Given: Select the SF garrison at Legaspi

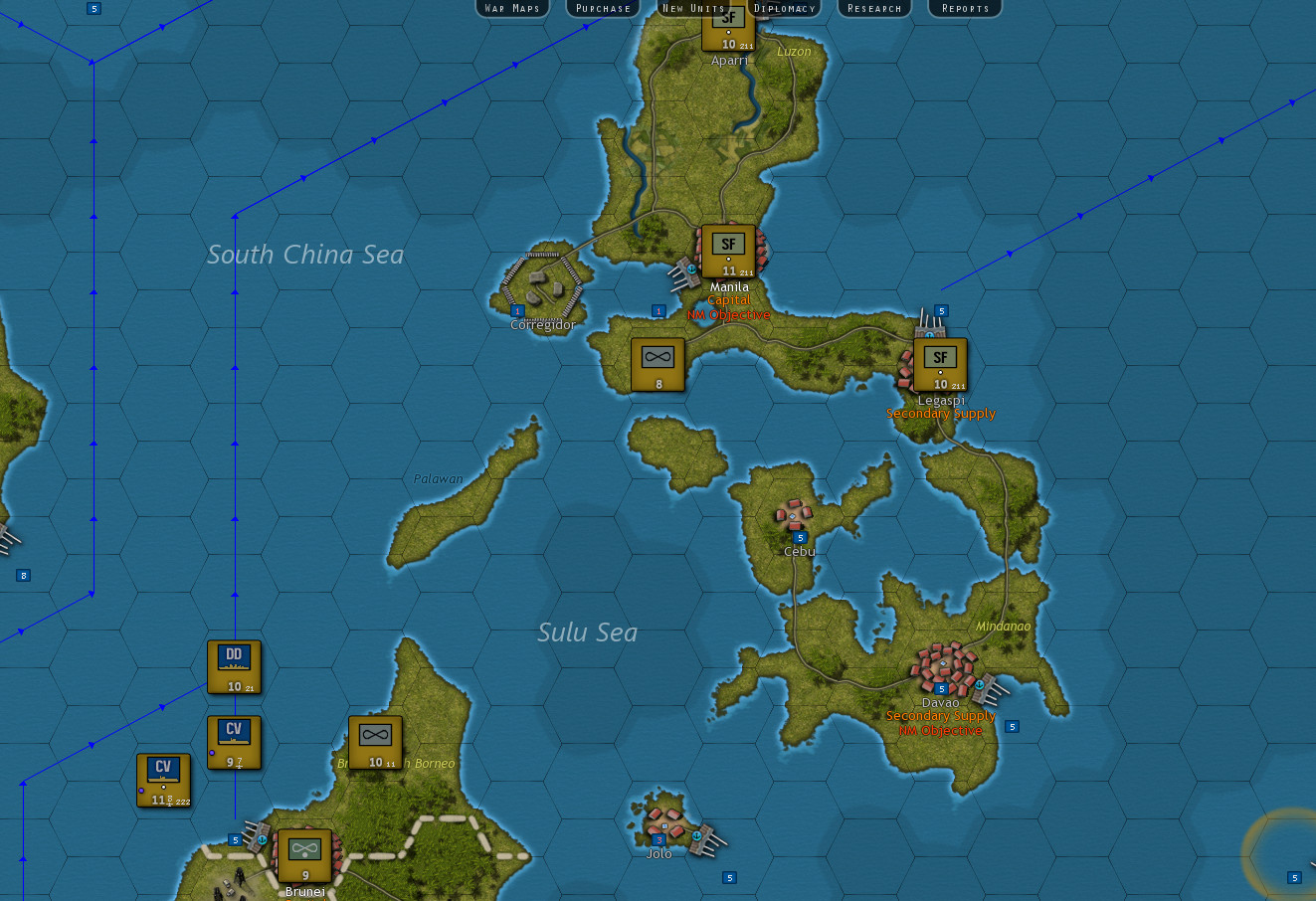Looking at the screenshot, I should click(939, 363).
